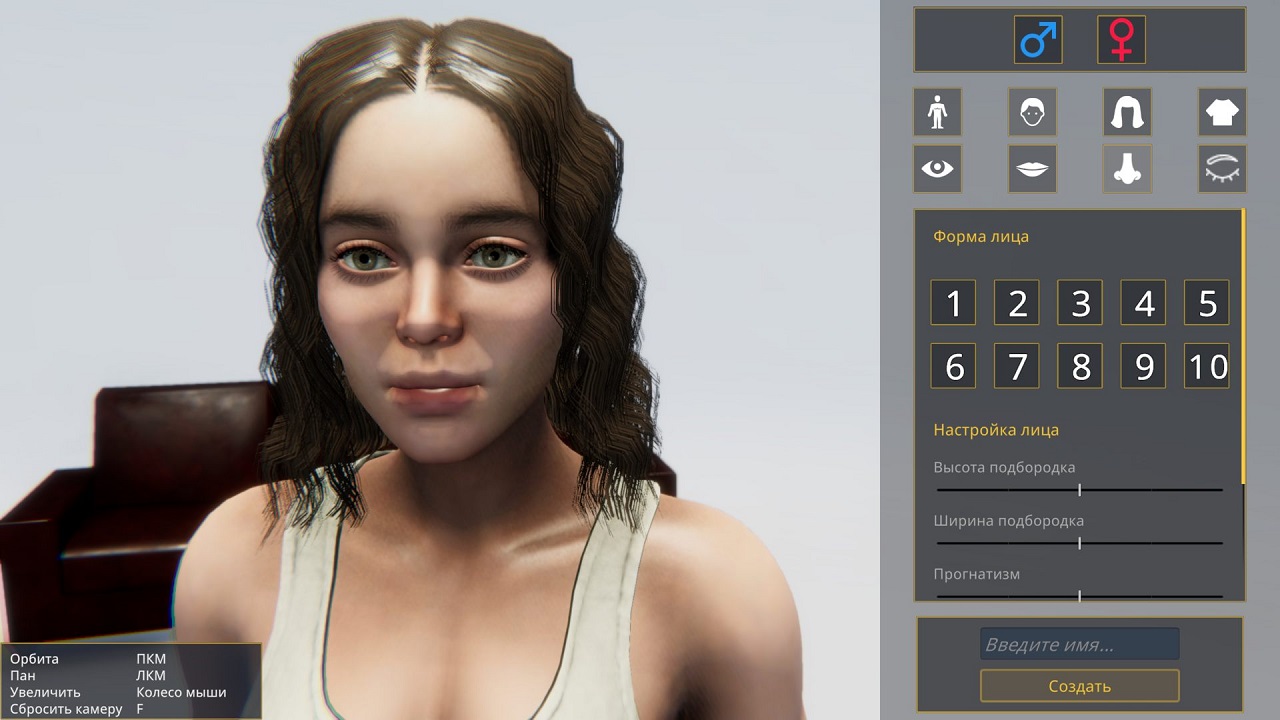Select the male gender symbol

click(x=1037, y=40)
